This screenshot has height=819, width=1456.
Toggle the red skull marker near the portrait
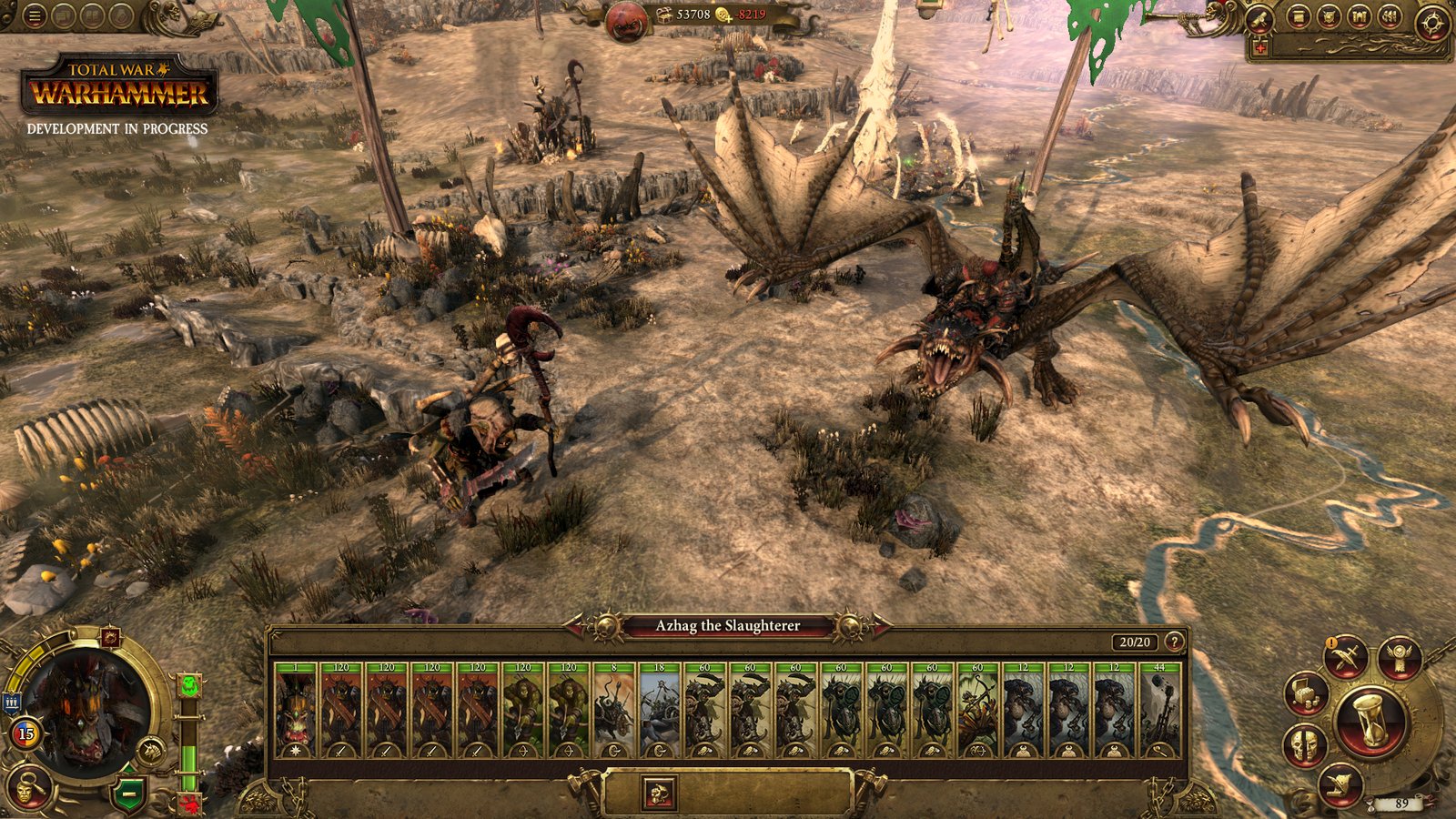(190, 802)
